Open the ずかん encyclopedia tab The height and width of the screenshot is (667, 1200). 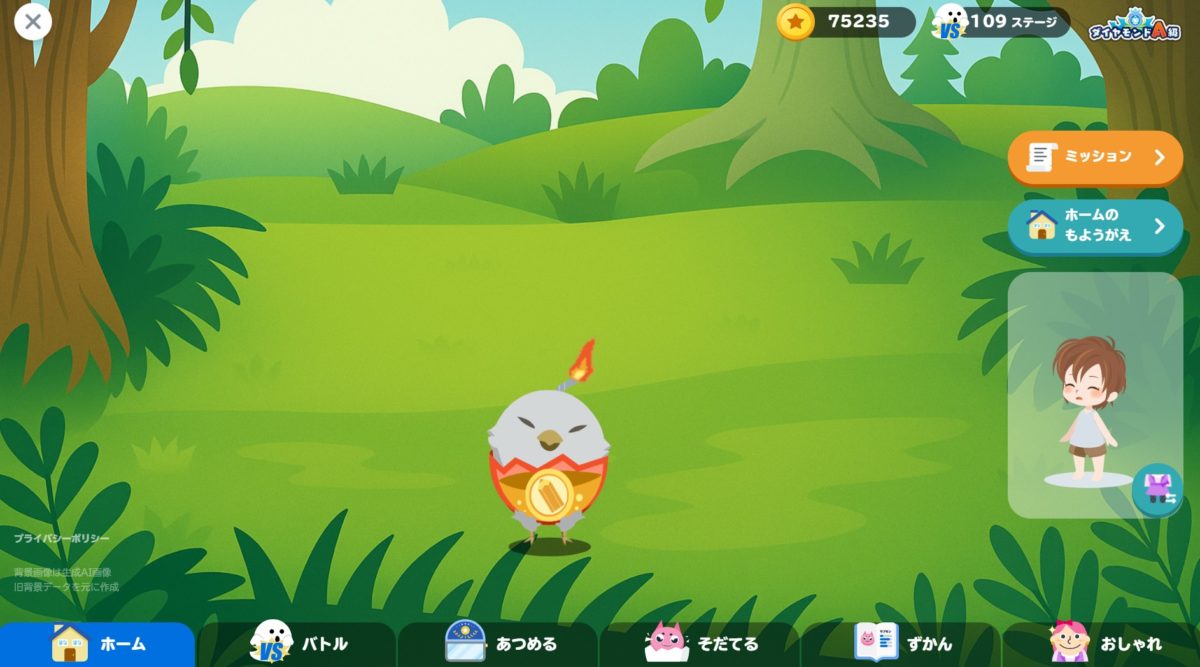coord(901,643)
